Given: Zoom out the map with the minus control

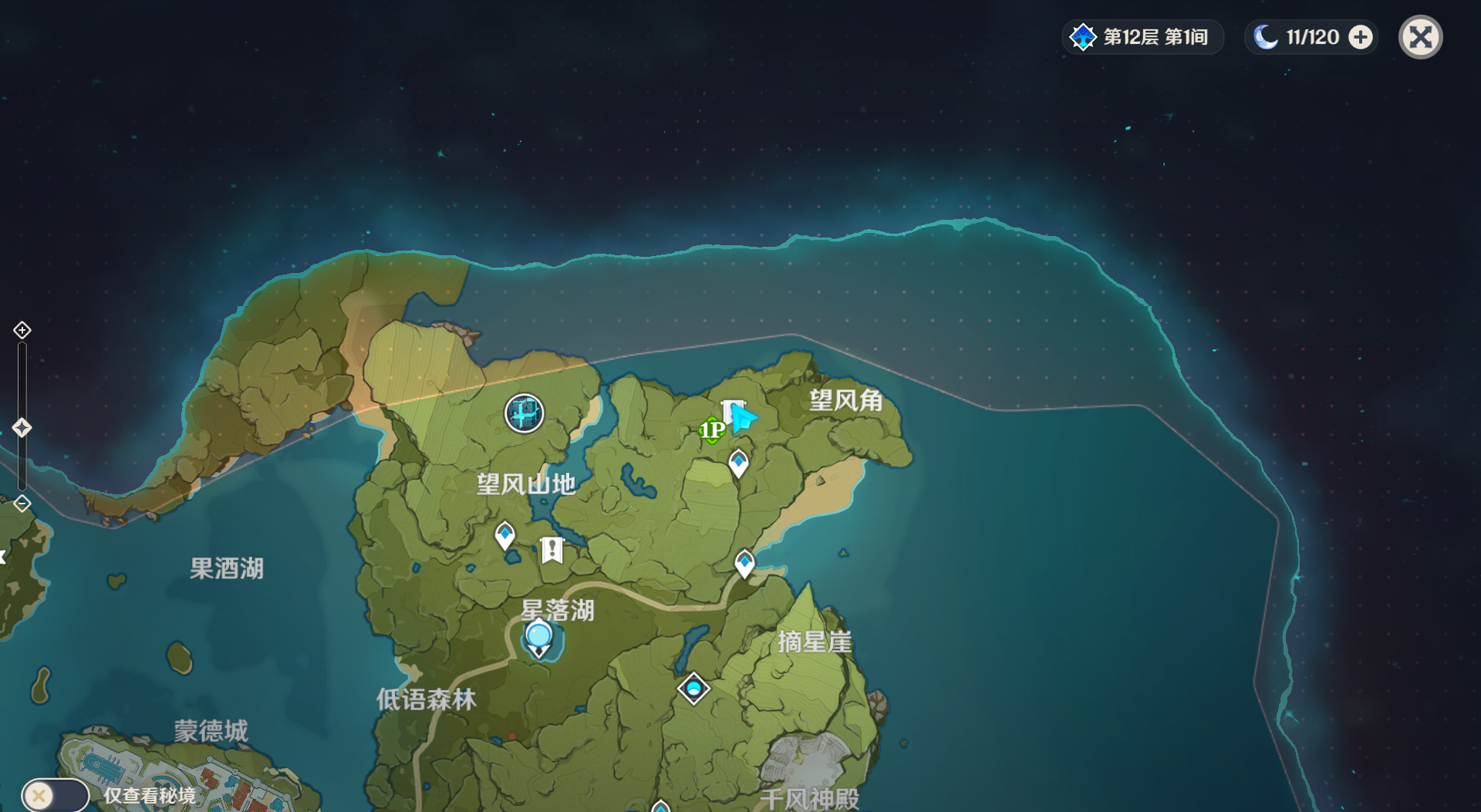Looking at the screenshot, I should (x=22, y=504).
